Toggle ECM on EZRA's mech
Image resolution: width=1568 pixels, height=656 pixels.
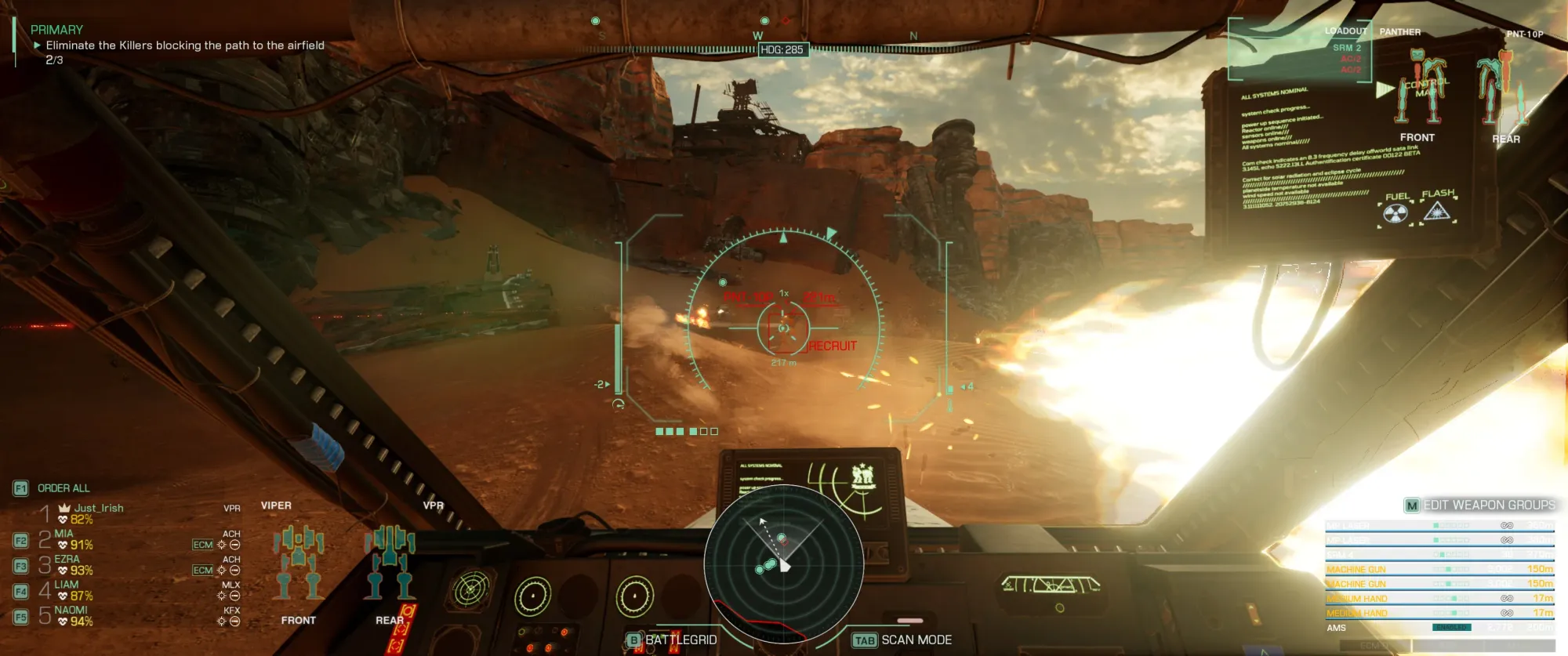point(202,570)
